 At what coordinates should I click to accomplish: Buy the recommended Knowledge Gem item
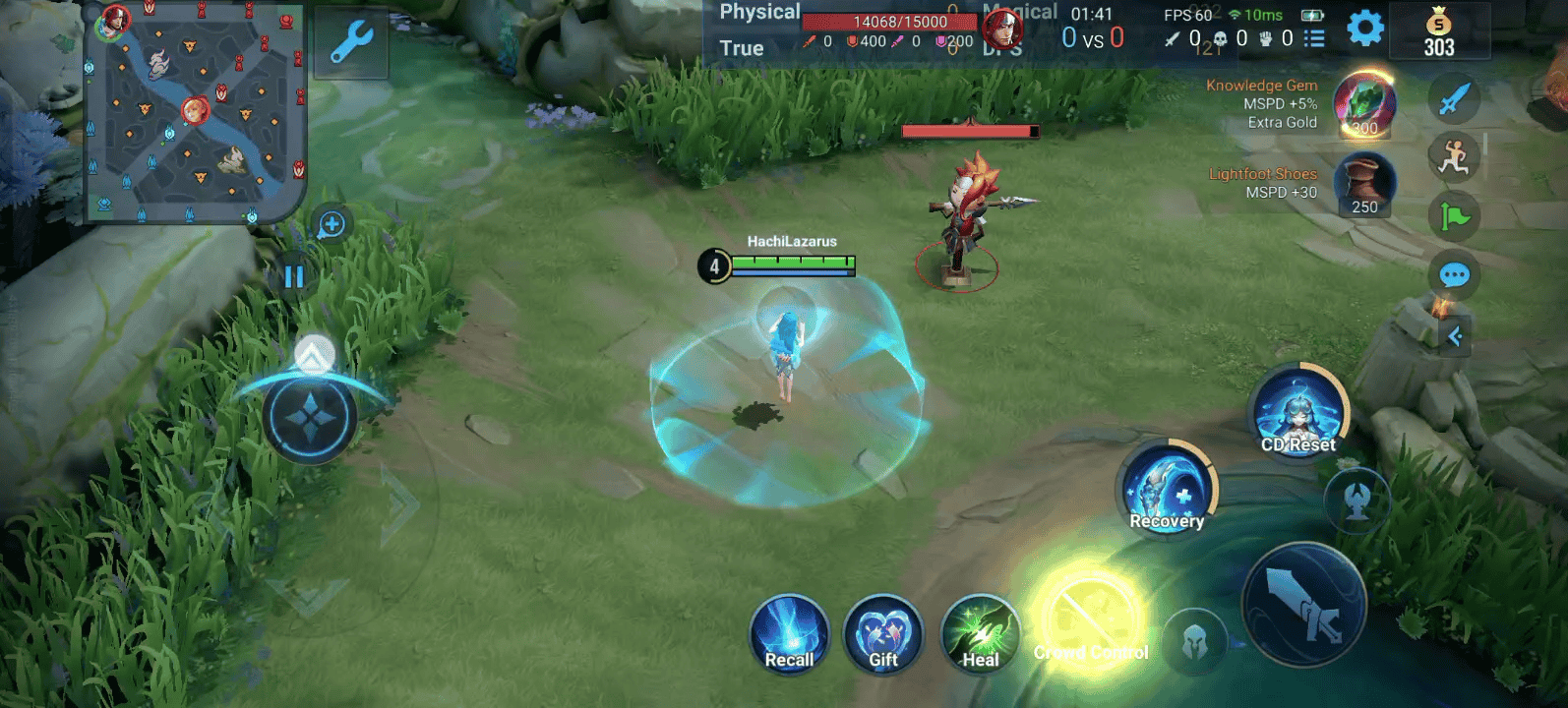click(1363, 104)
